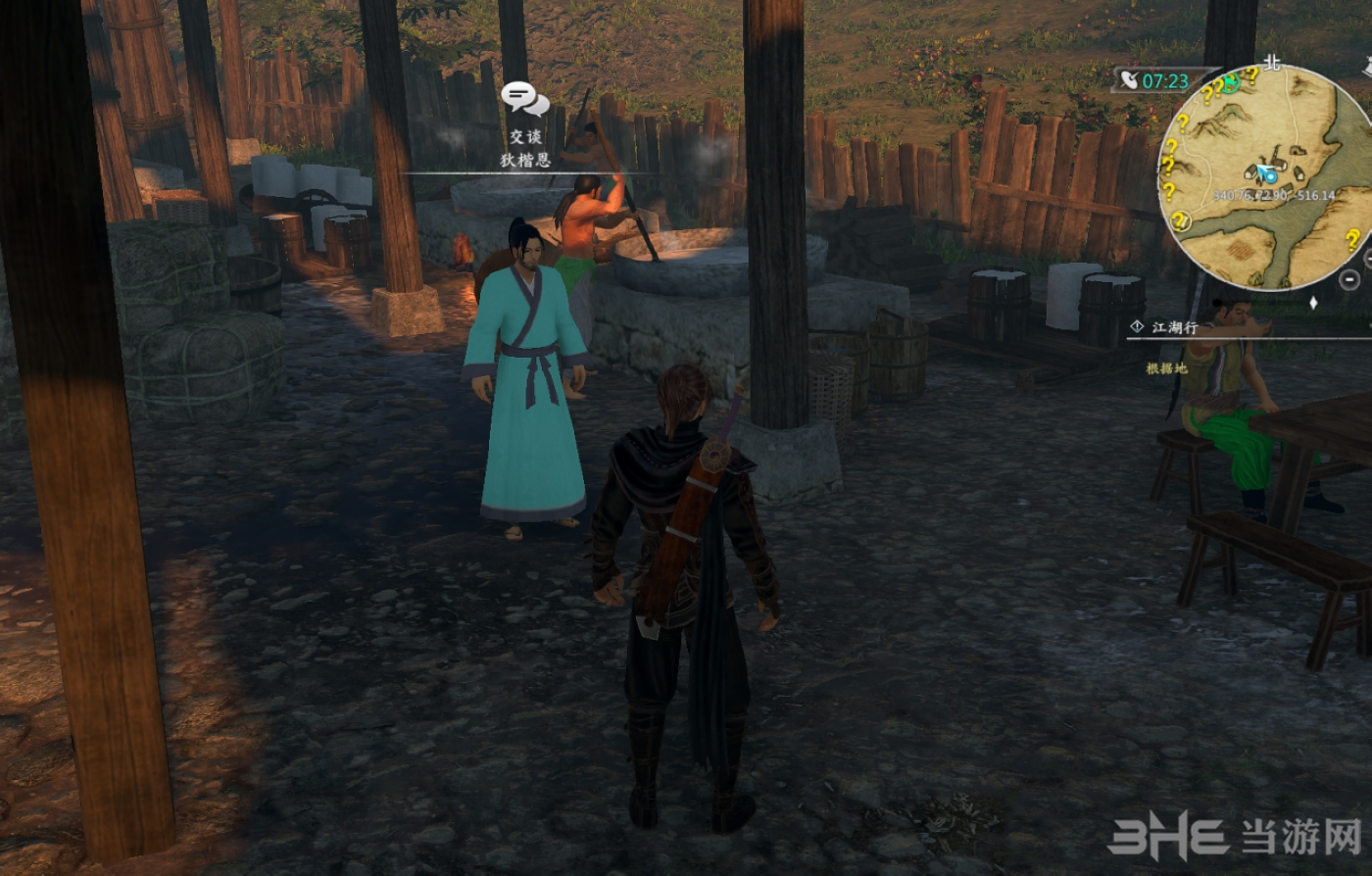1372x876 pixels.
Task: Select the circled question mark minimap marker
Action: [x=1181, y=221]
